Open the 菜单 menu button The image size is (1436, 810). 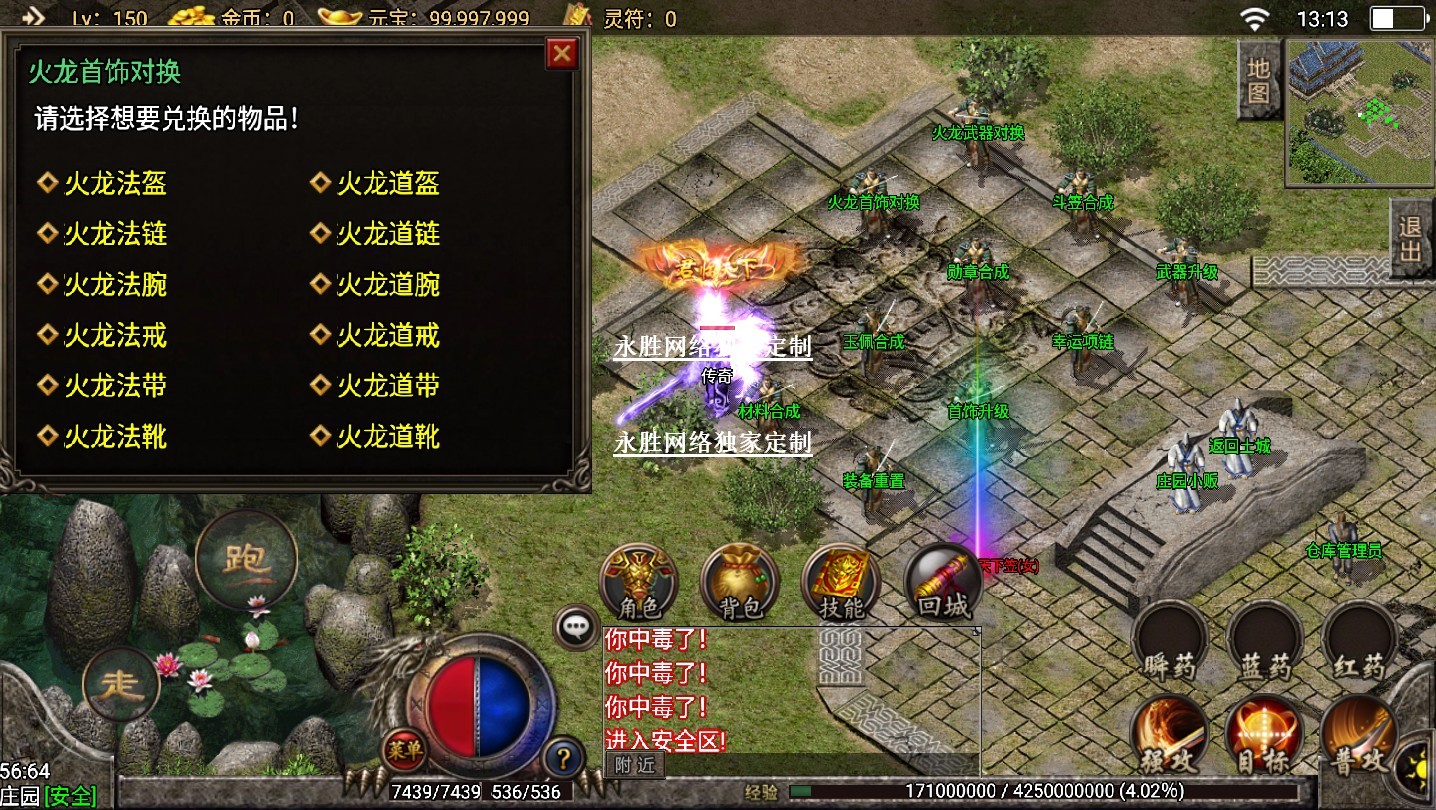(x=404, y=749)
